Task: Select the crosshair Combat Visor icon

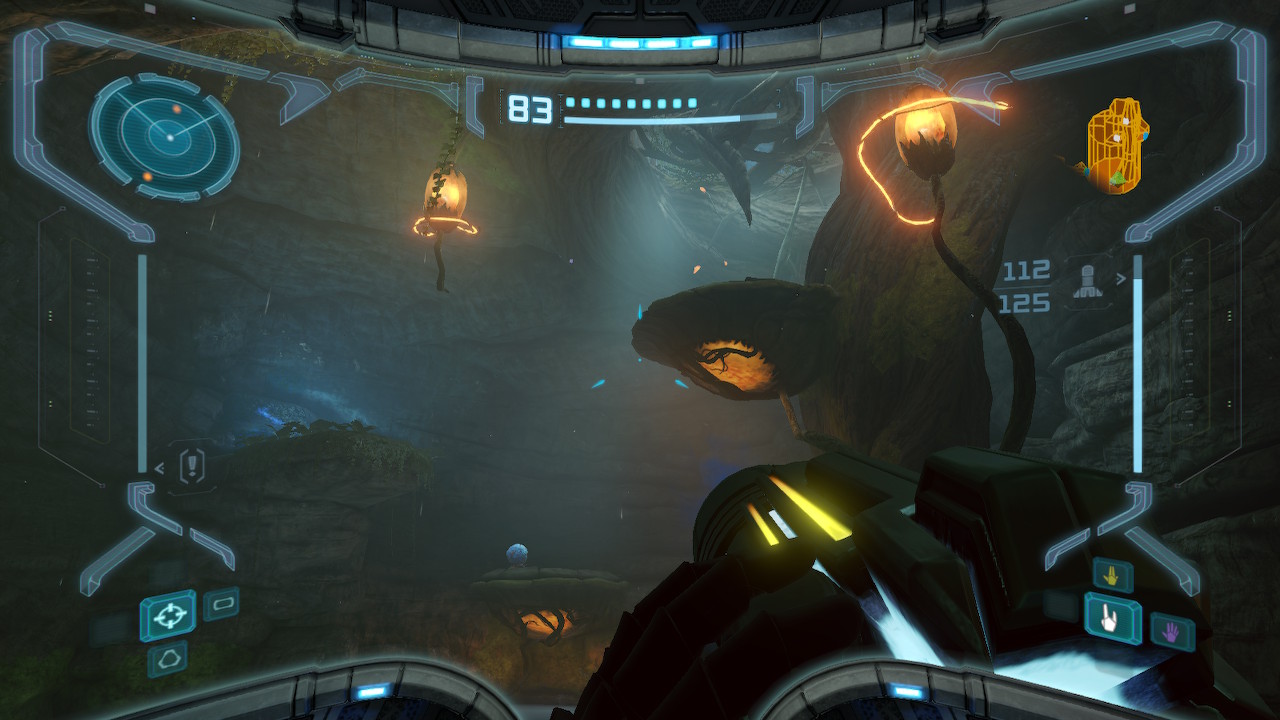Action: [168, 615]
